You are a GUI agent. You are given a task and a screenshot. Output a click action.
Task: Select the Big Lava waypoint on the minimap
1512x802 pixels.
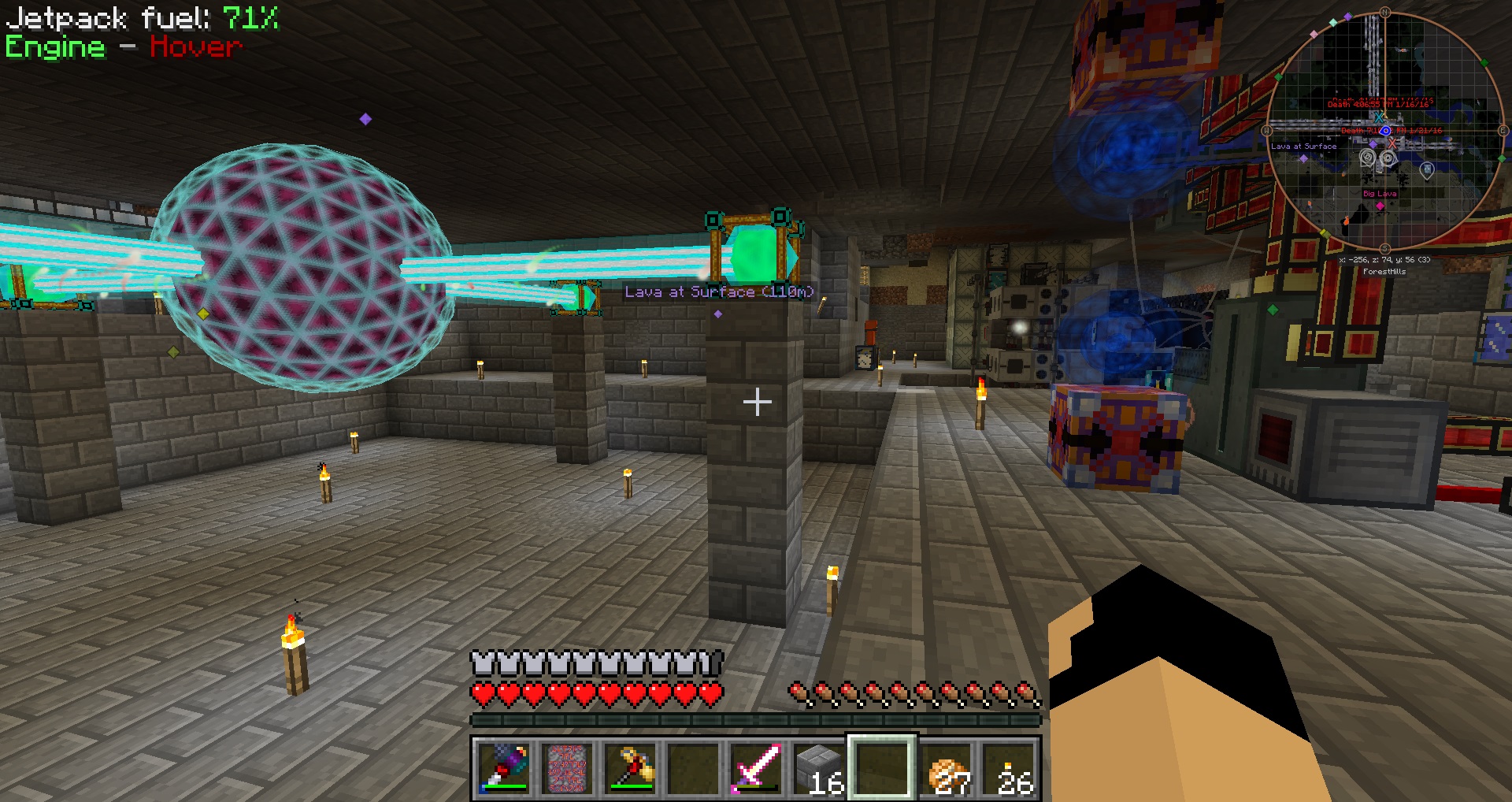[x=1380, y=205]
